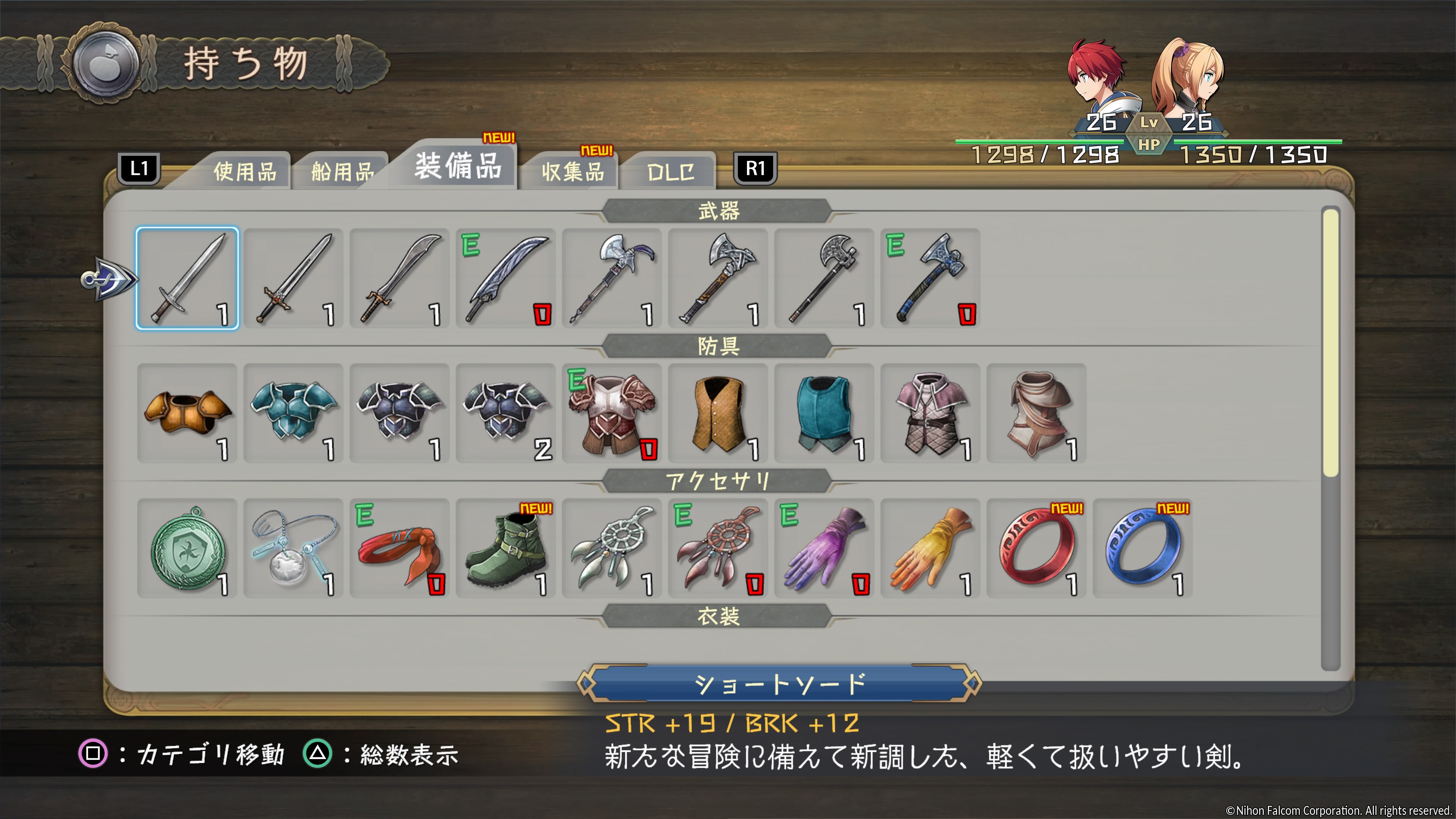Show the 収集品 tab

573,171
